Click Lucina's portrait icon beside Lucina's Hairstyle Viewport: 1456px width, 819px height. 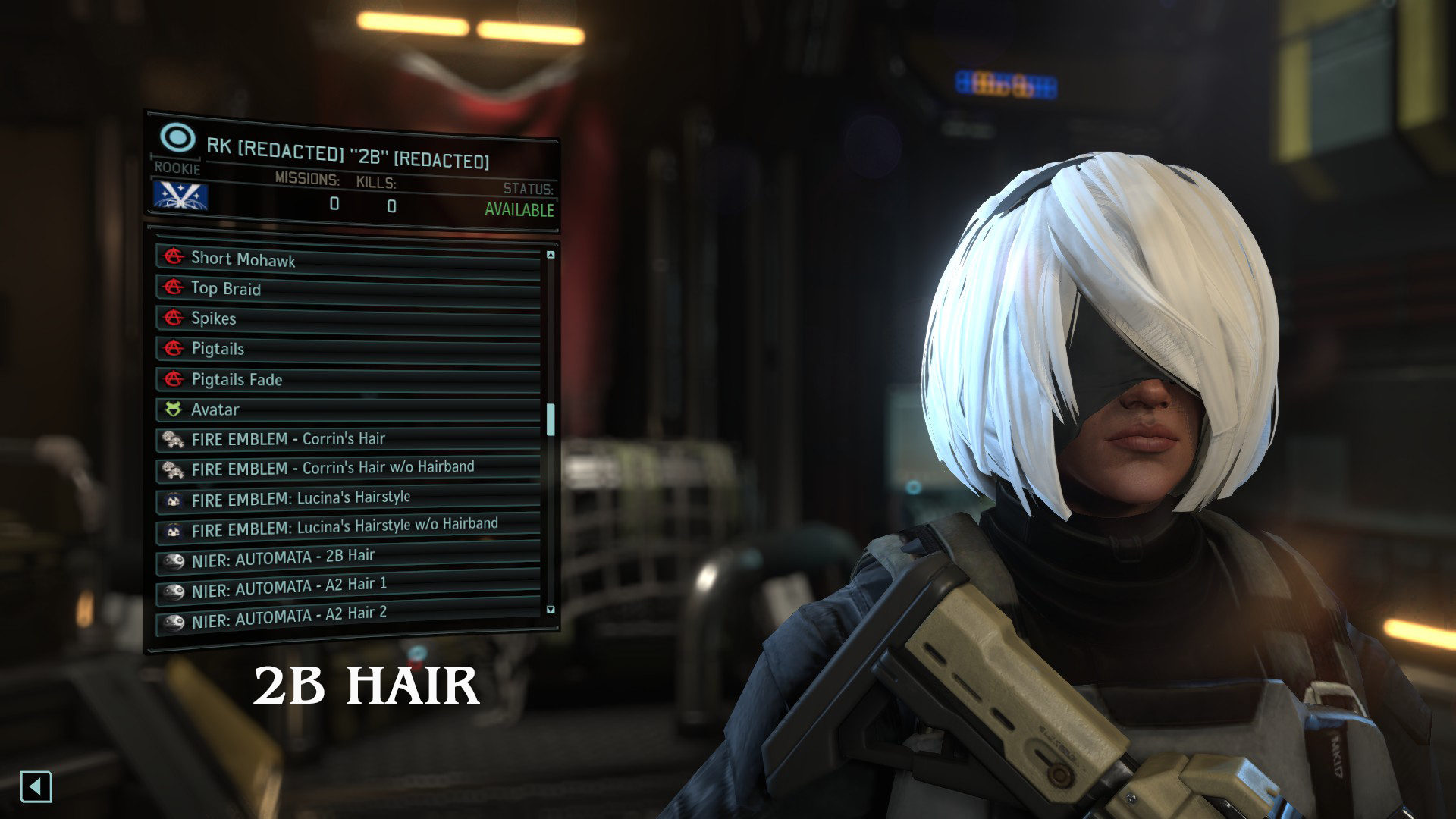(x=173, y=497)
